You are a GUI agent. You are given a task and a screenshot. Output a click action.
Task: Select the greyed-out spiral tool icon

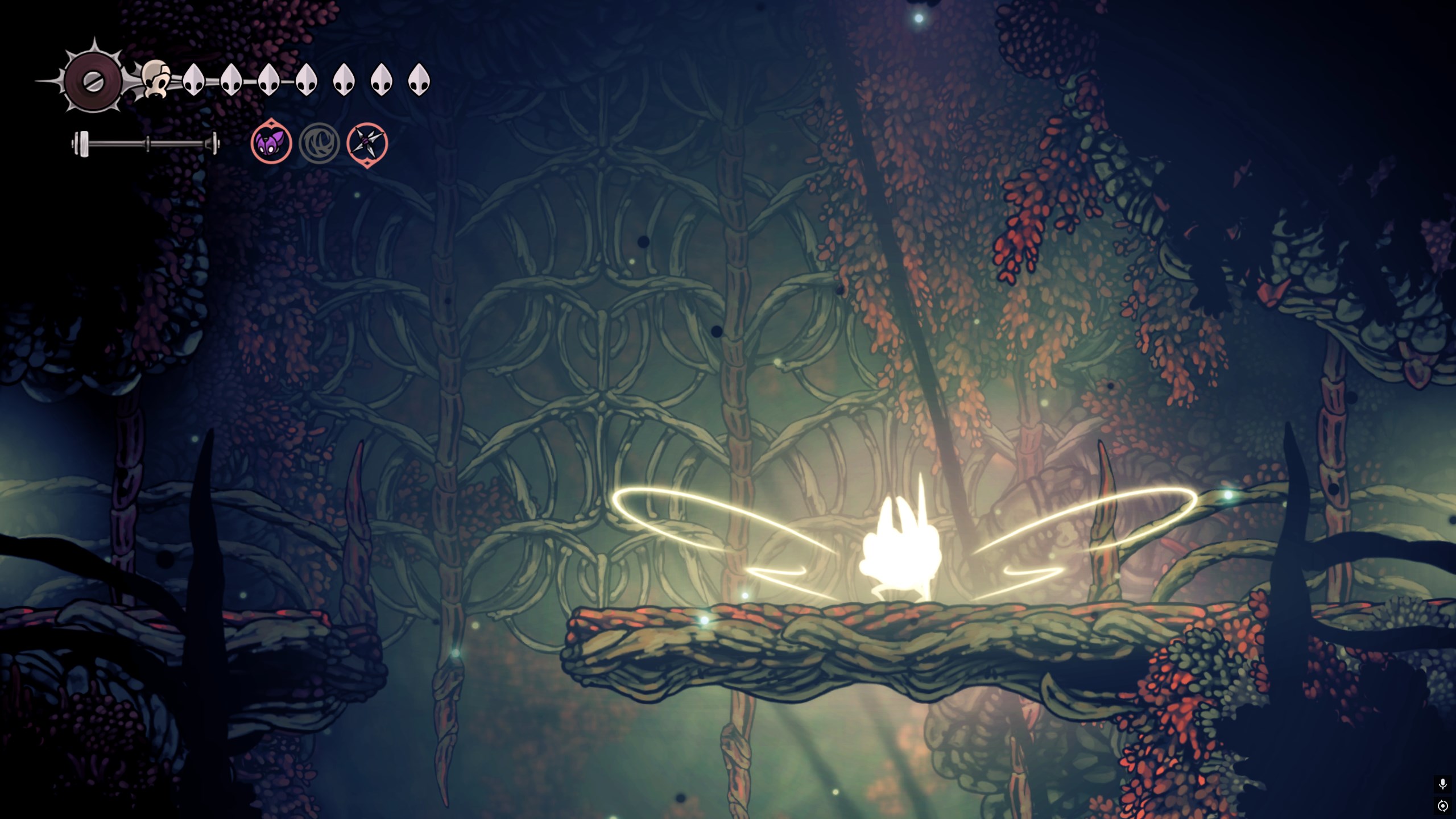319,143
